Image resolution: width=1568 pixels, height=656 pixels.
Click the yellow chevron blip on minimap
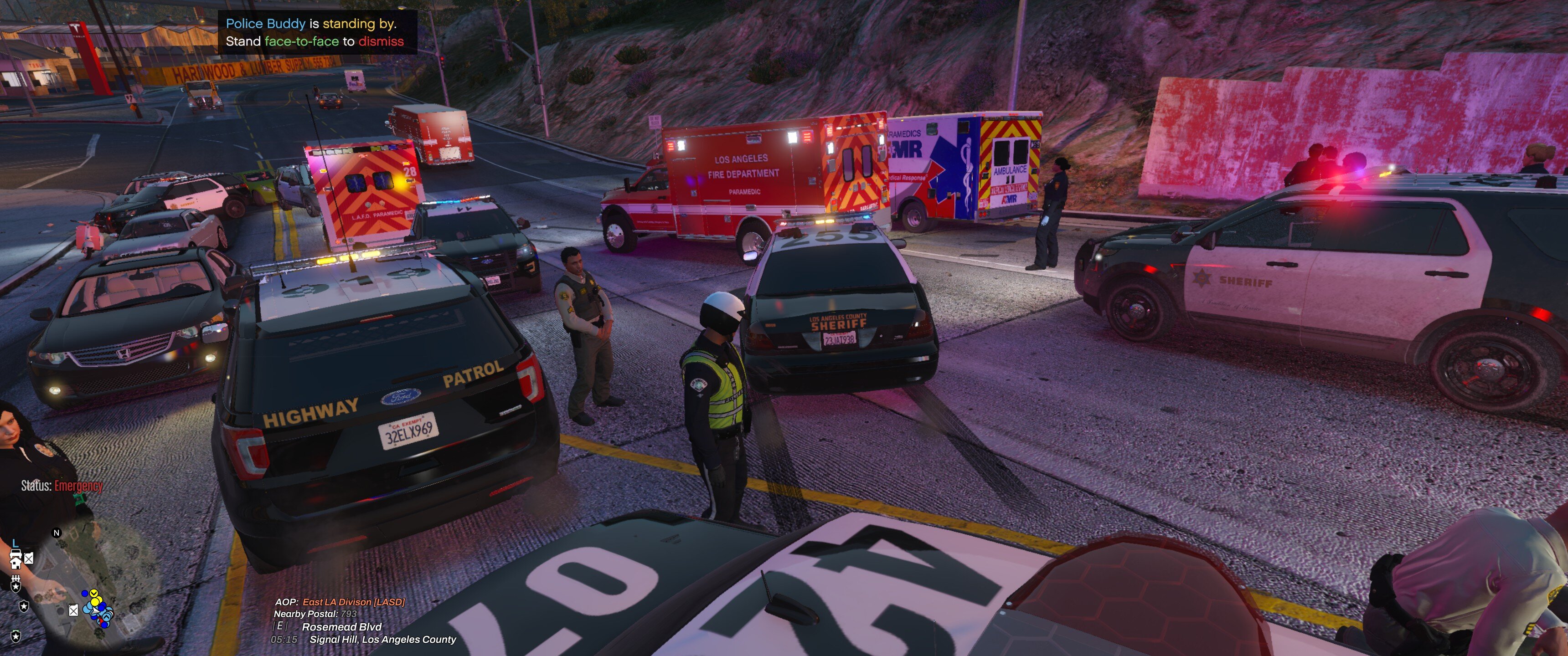94,593
